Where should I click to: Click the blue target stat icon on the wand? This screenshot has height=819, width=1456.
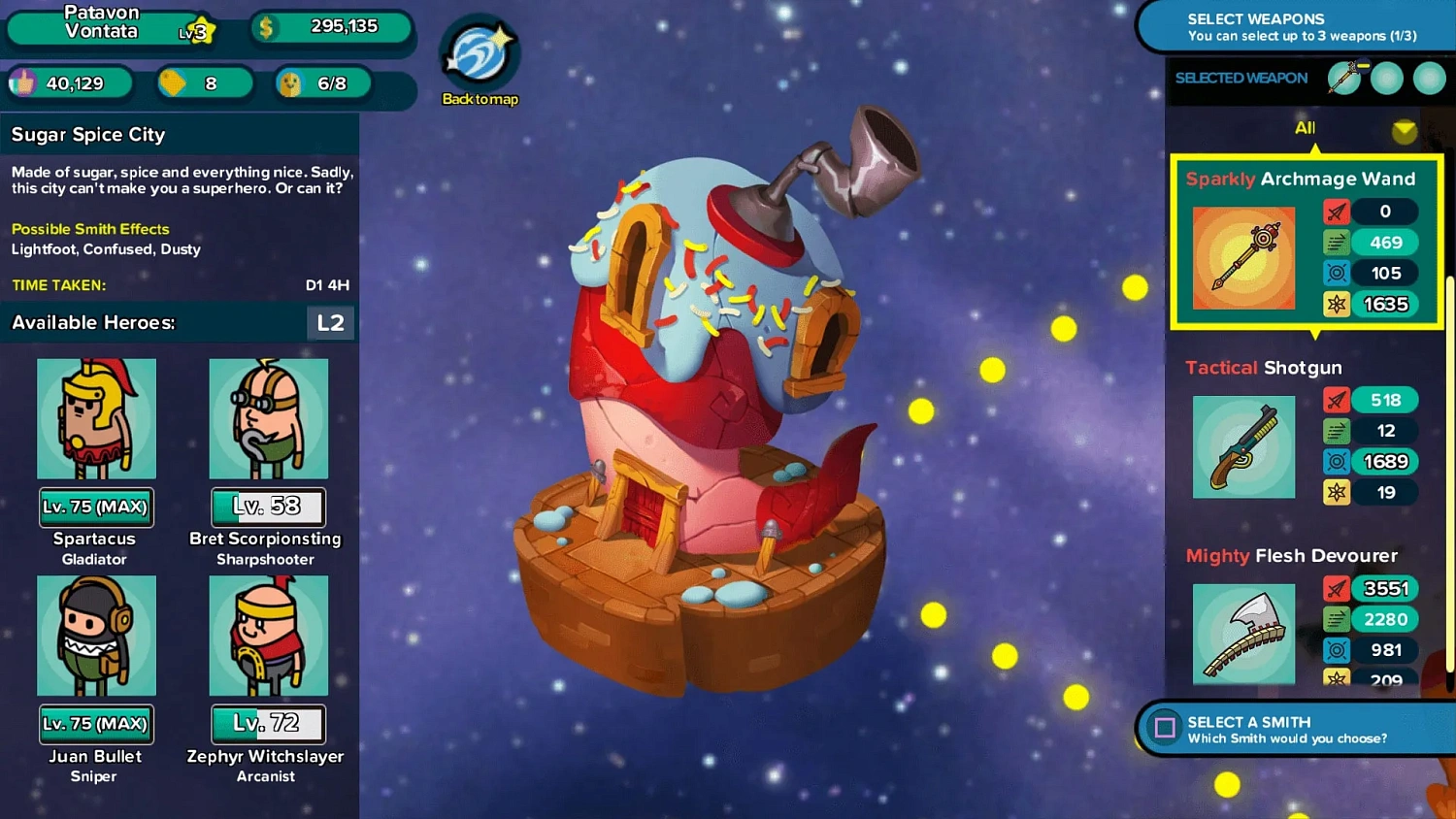coord(1337,273)
